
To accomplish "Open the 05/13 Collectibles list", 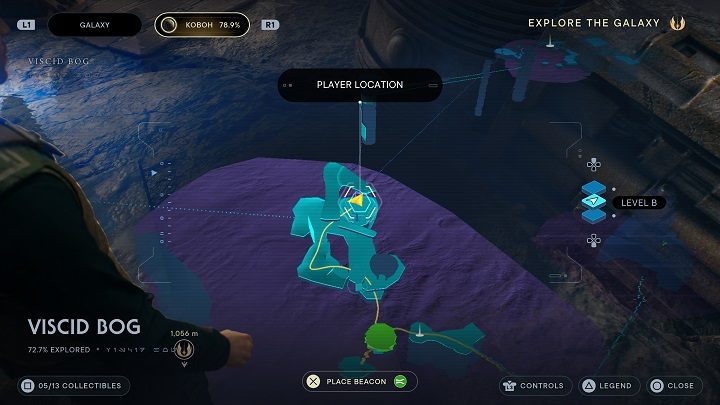I will point(73,385).
